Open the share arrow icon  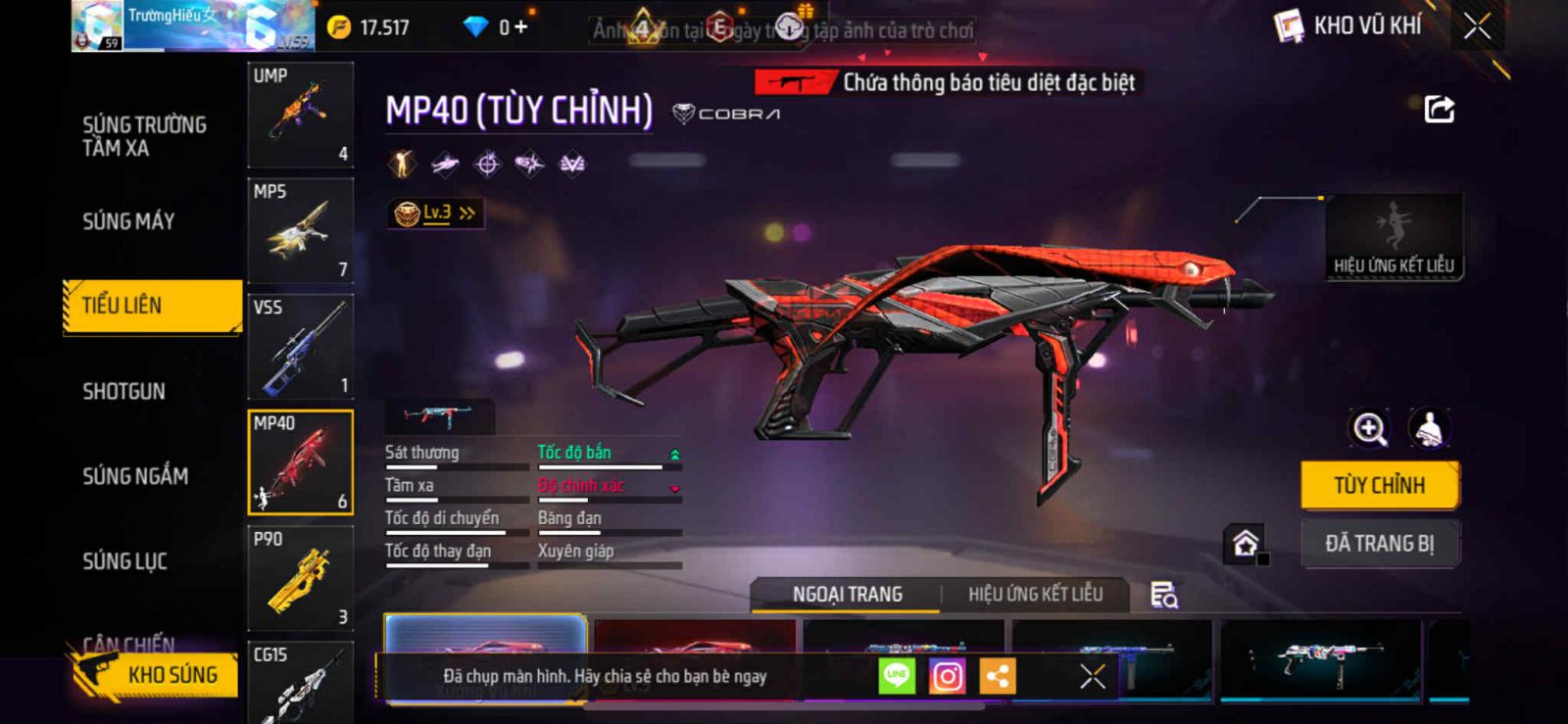tap(1439, 109)
